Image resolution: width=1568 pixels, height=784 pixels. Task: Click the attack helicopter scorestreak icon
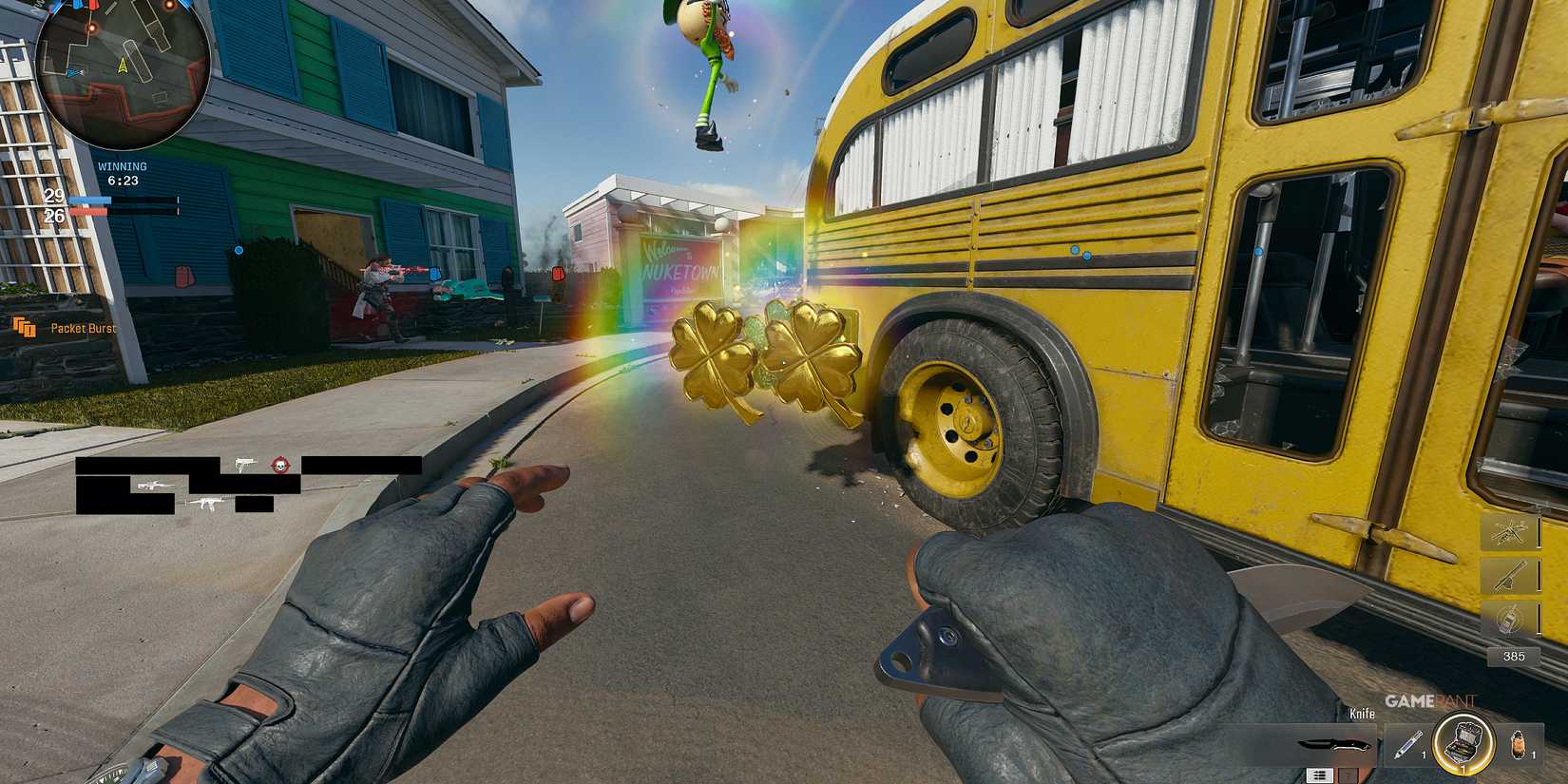(x=1508, y=533)
